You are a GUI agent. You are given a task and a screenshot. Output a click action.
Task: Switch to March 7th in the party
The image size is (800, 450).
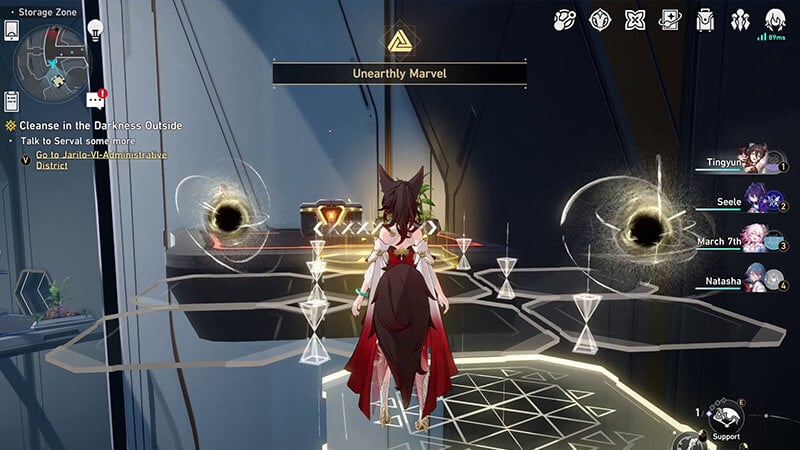click(x=757, y=242)
